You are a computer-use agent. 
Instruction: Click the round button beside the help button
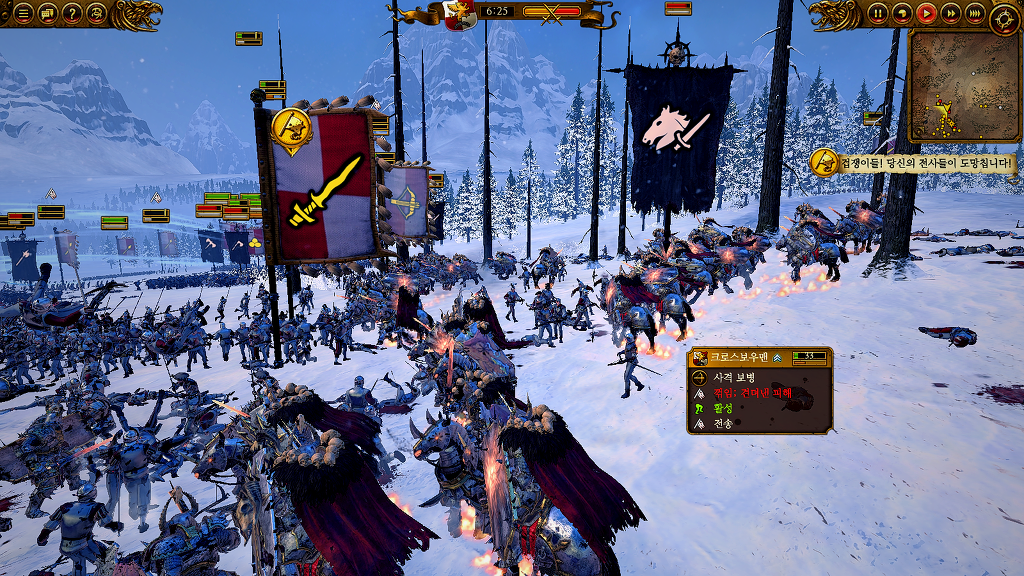(x=97, y=14)
